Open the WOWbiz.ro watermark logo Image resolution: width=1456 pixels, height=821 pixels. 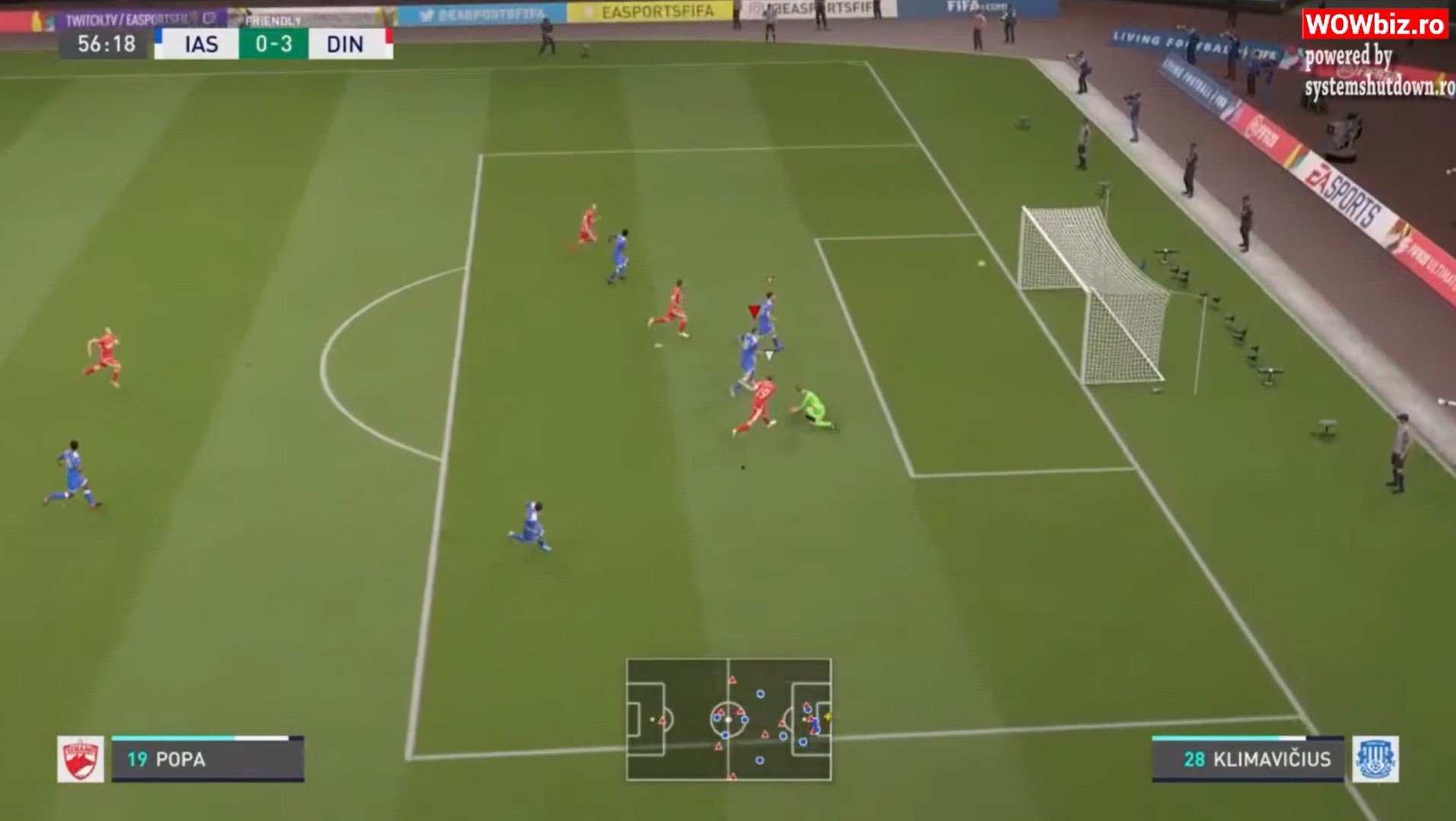tap(1375, 24)
